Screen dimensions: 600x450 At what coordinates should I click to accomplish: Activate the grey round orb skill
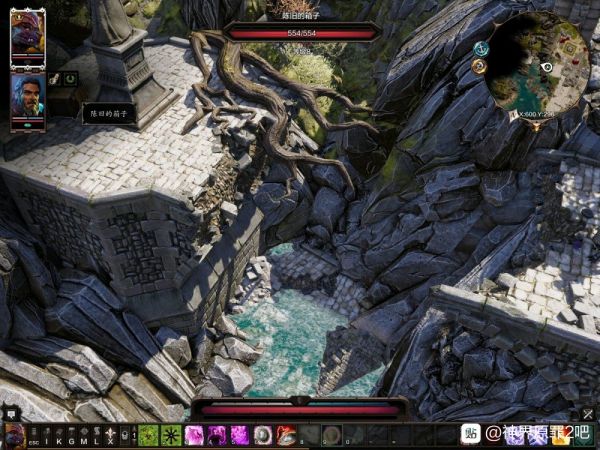point(263,435)
